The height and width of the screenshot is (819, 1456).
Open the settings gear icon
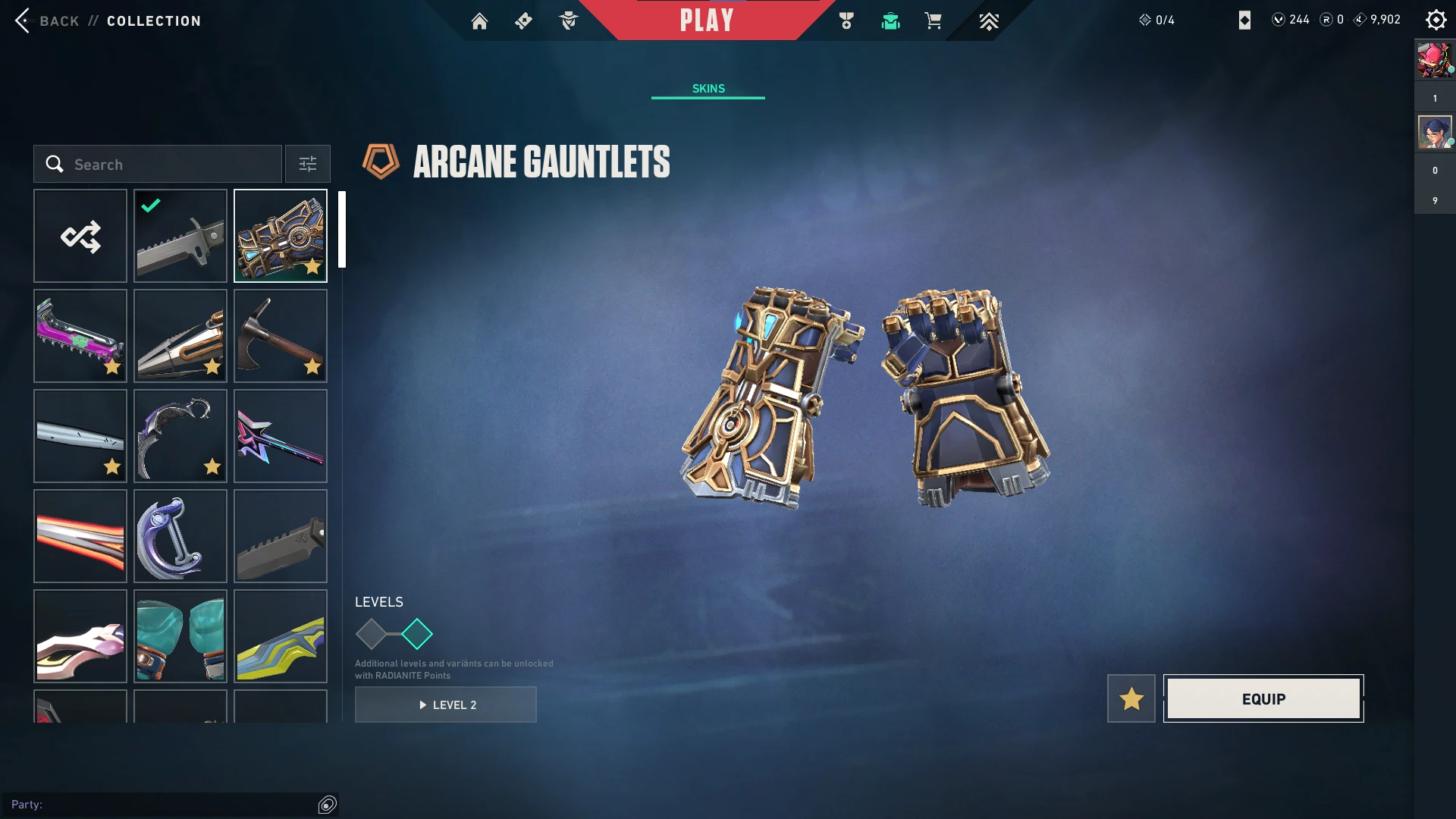coord(1436,20)
